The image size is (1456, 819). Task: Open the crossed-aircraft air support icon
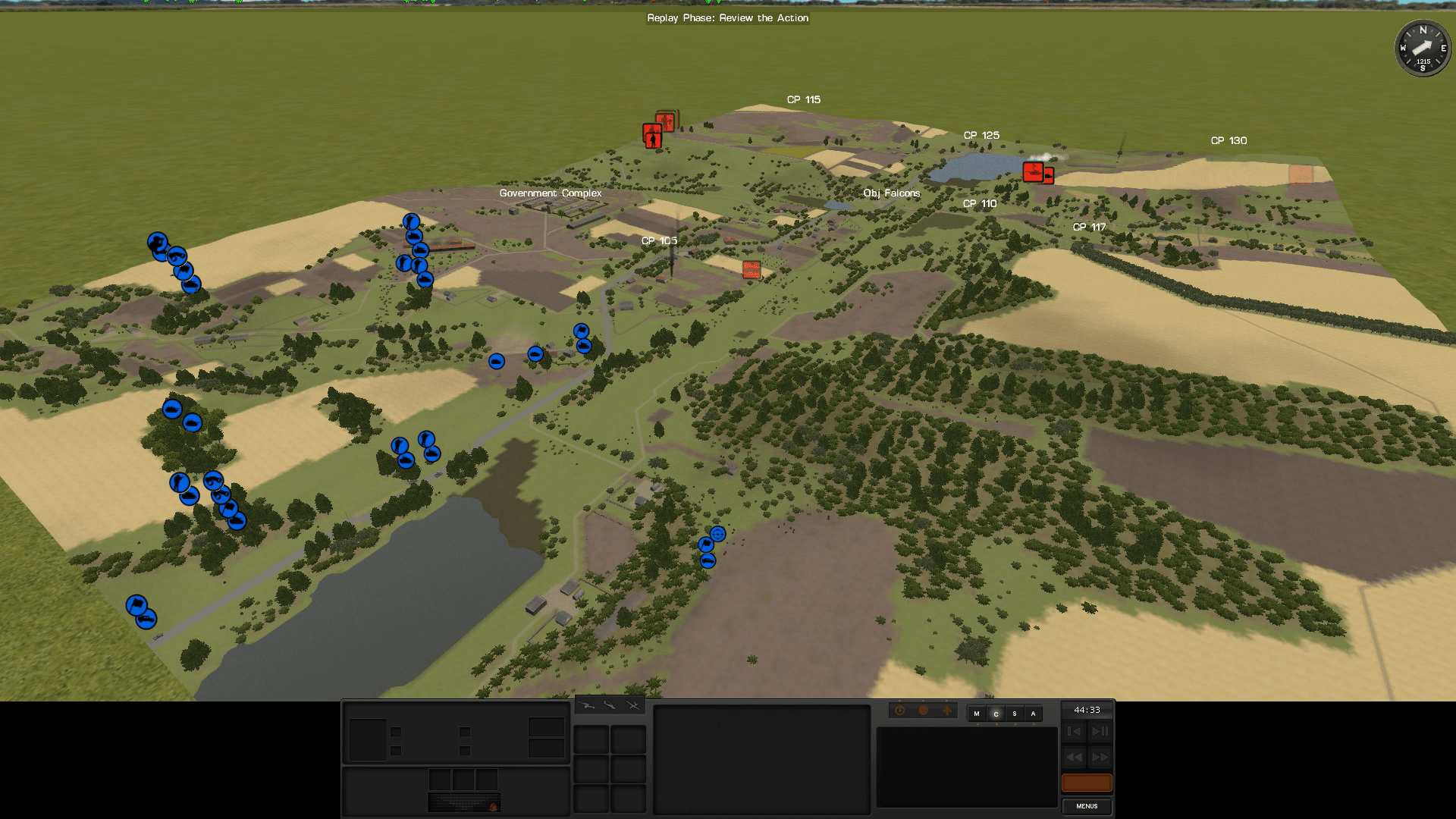point(633,706)
